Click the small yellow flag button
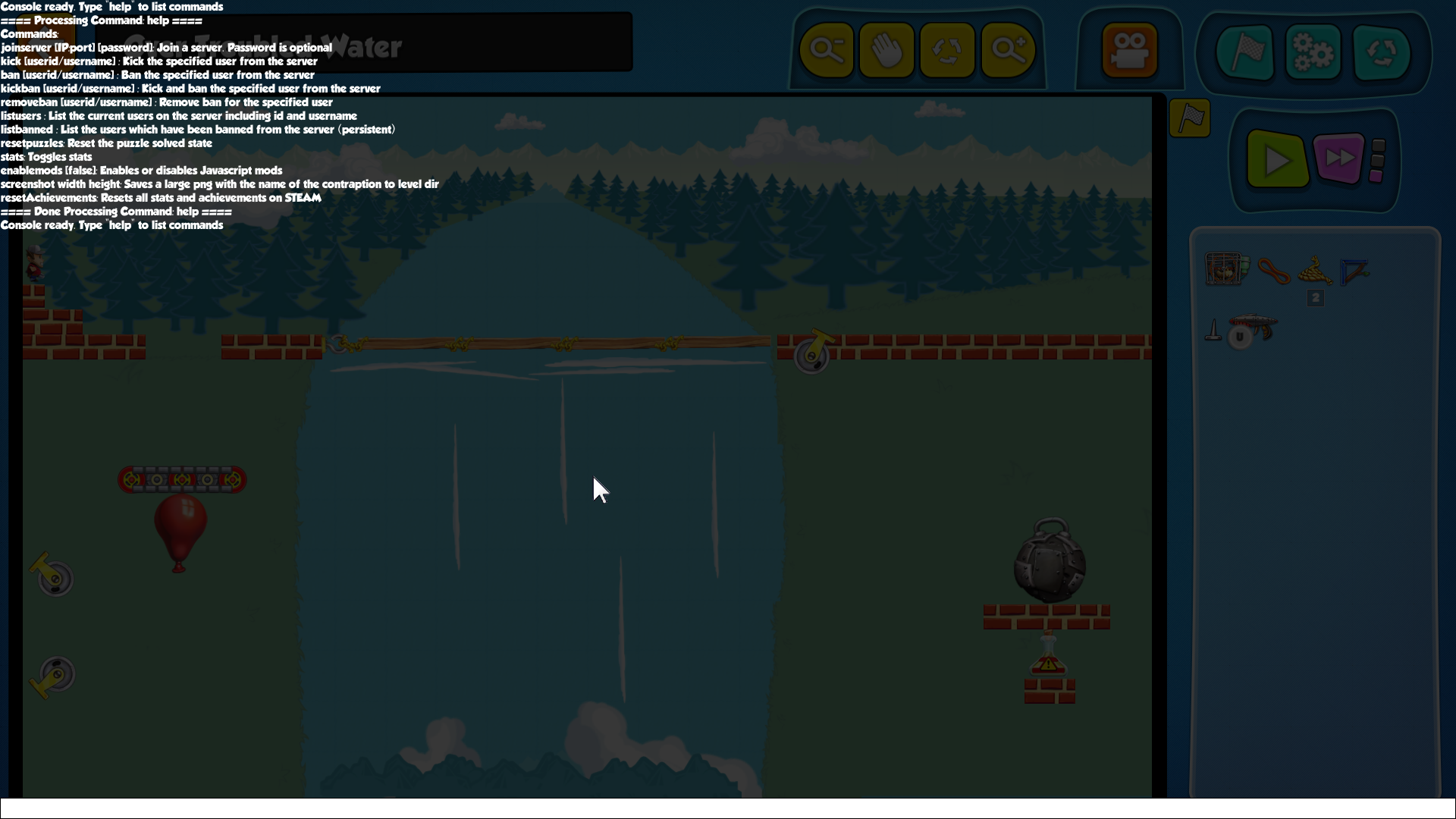 1190,118
